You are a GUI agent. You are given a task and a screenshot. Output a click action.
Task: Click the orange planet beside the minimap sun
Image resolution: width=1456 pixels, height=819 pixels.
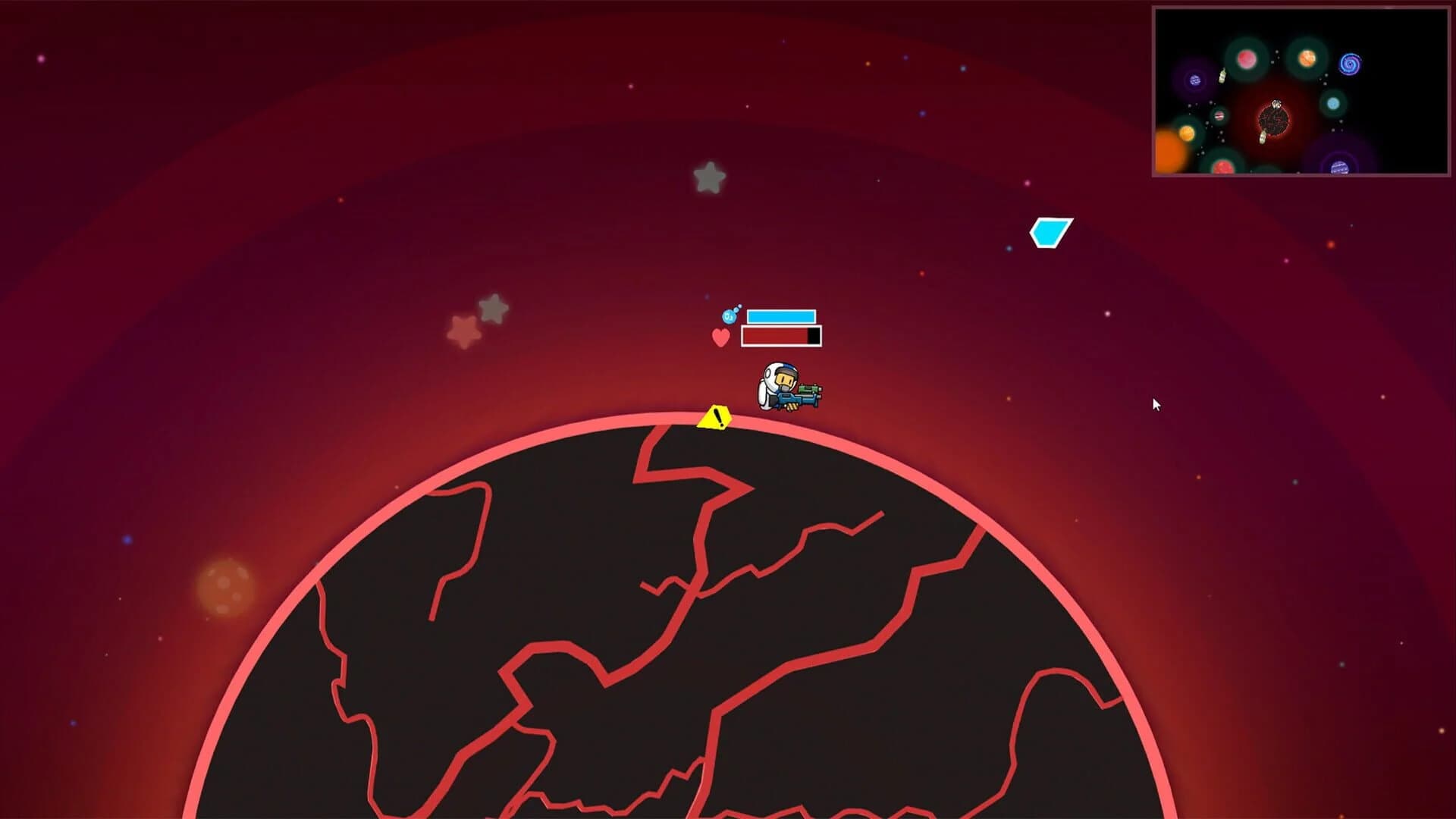tap(1187, 135)
